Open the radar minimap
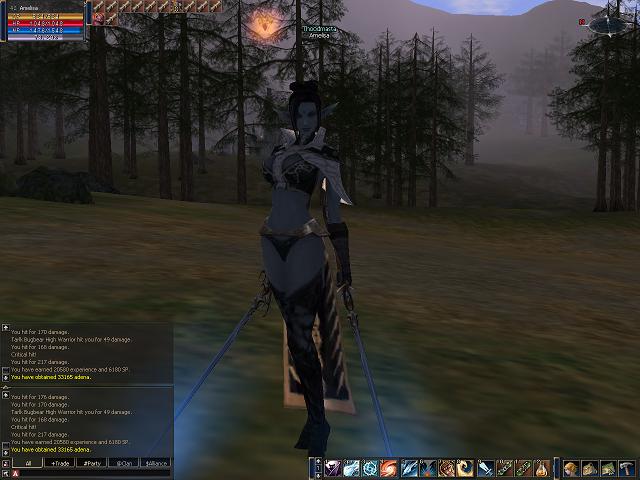 pyautogui.click(x=610, y=22)
